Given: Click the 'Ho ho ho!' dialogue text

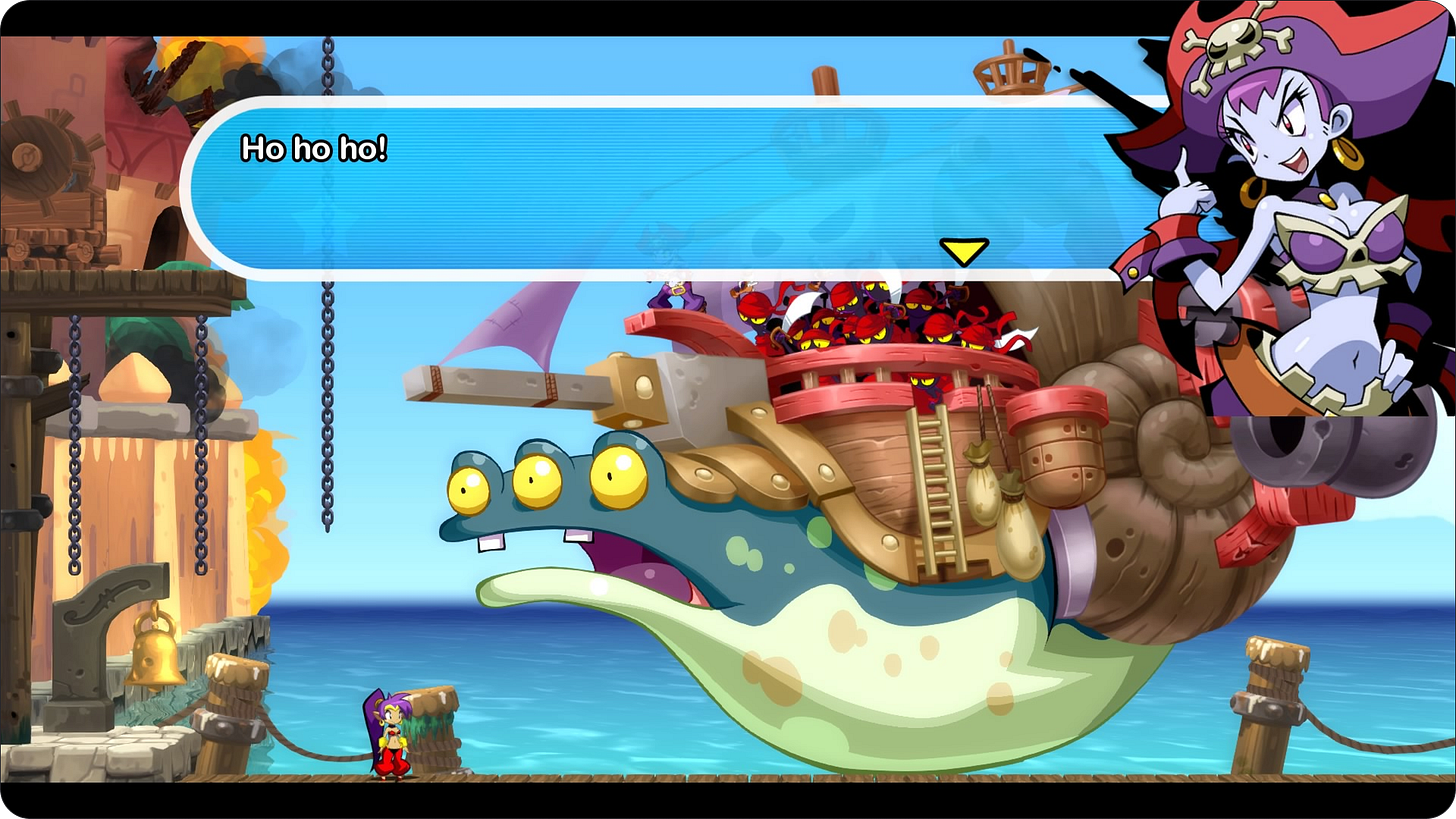Looking at the screenshot, I should point(313,150).
